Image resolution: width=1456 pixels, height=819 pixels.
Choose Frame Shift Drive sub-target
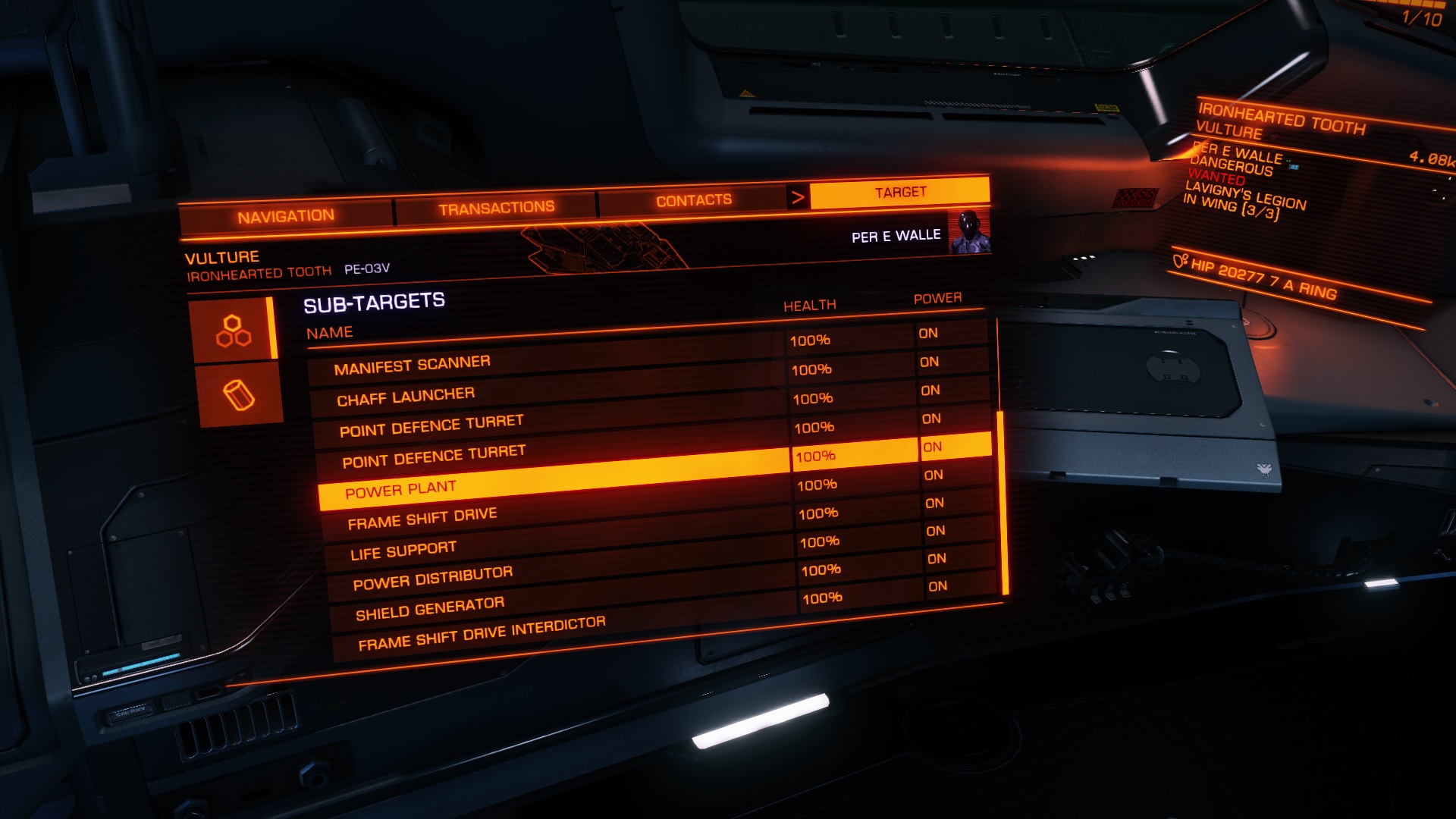[422, 519]
